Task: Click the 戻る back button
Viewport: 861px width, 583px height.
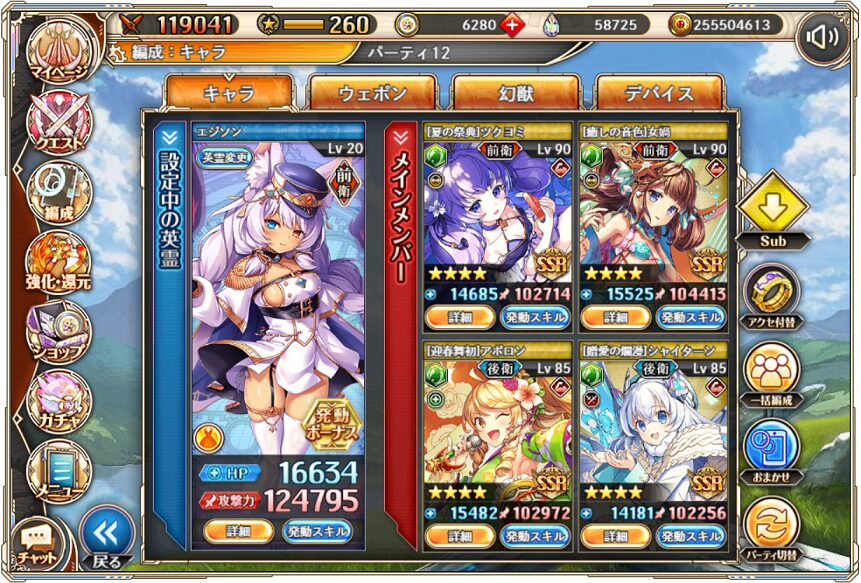Action: pos(106,538)
